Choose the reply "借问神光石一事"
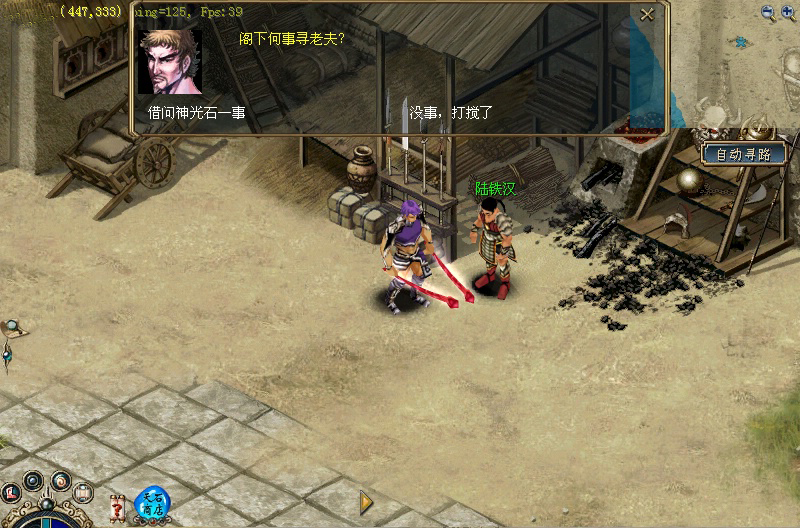800x528 pixels. (x=197, y=113)
